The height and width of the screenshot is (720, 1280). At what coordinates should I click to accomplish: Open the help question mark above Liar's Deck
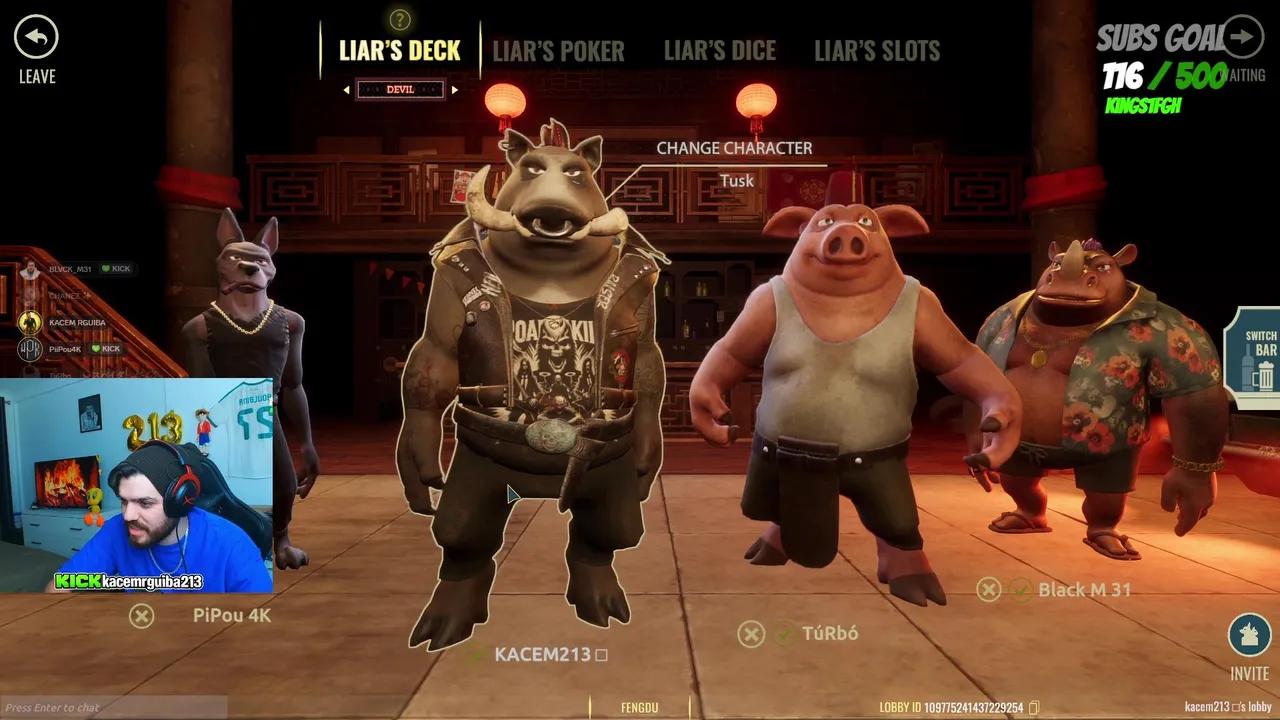tap(399, 17)
